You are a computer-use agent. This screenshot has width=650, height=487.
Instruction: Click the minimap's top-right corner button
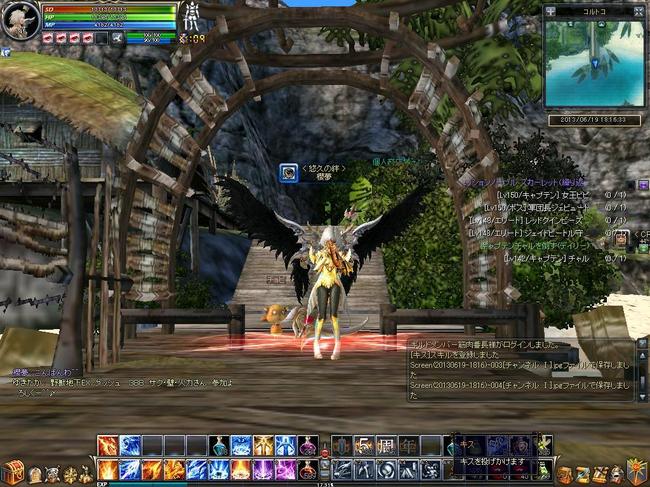(639, 11)
